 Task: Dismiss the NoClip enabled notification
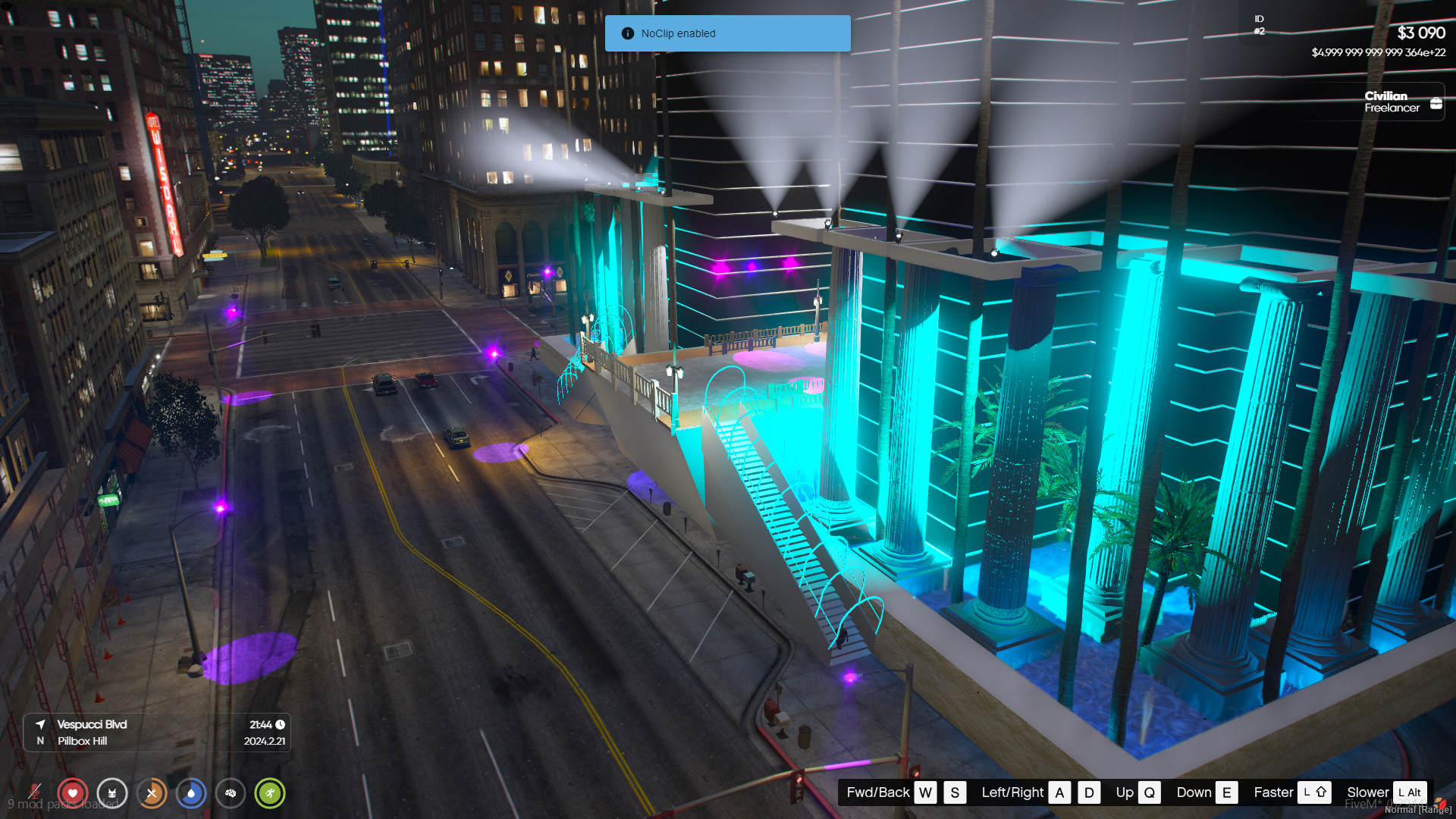[x=727, y=33]
